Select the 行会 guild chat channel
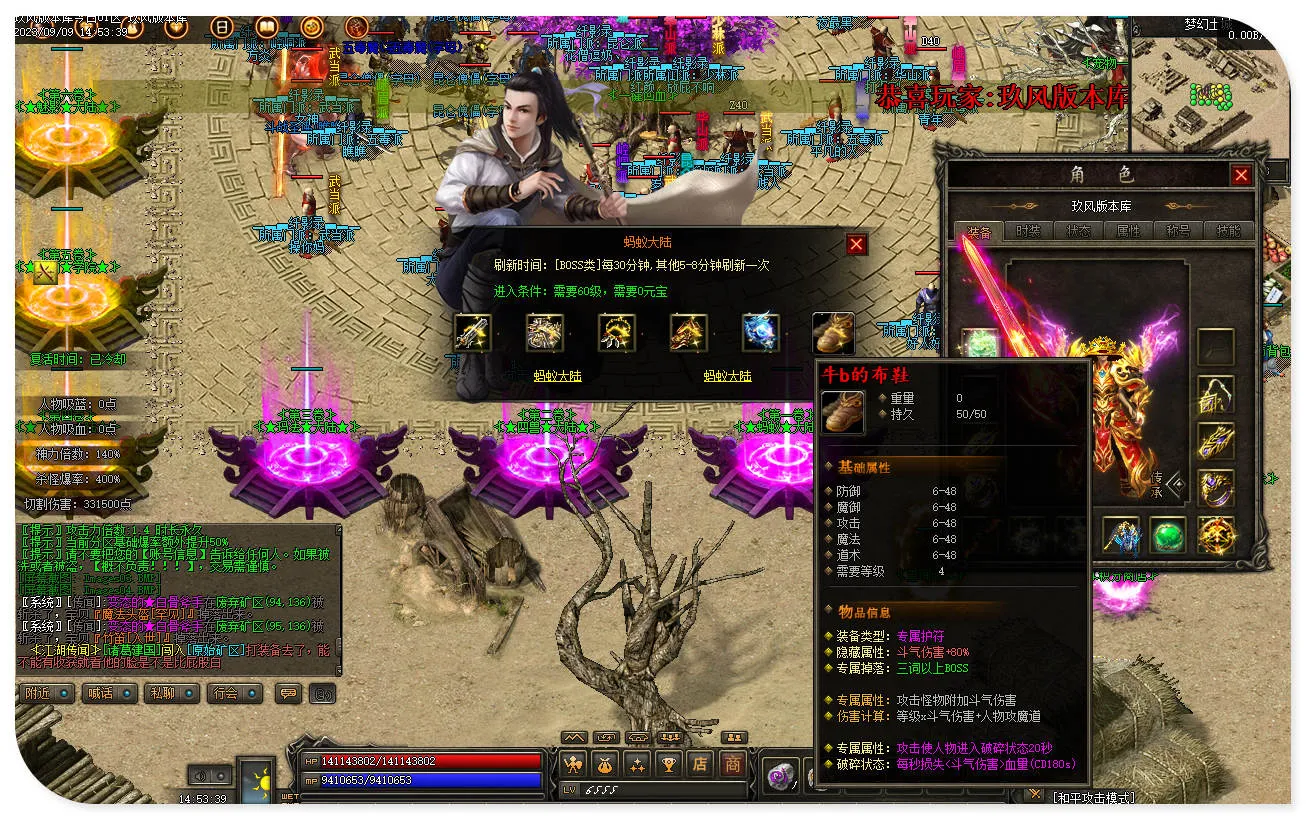Screen dimensions: 1306x819 233,692
